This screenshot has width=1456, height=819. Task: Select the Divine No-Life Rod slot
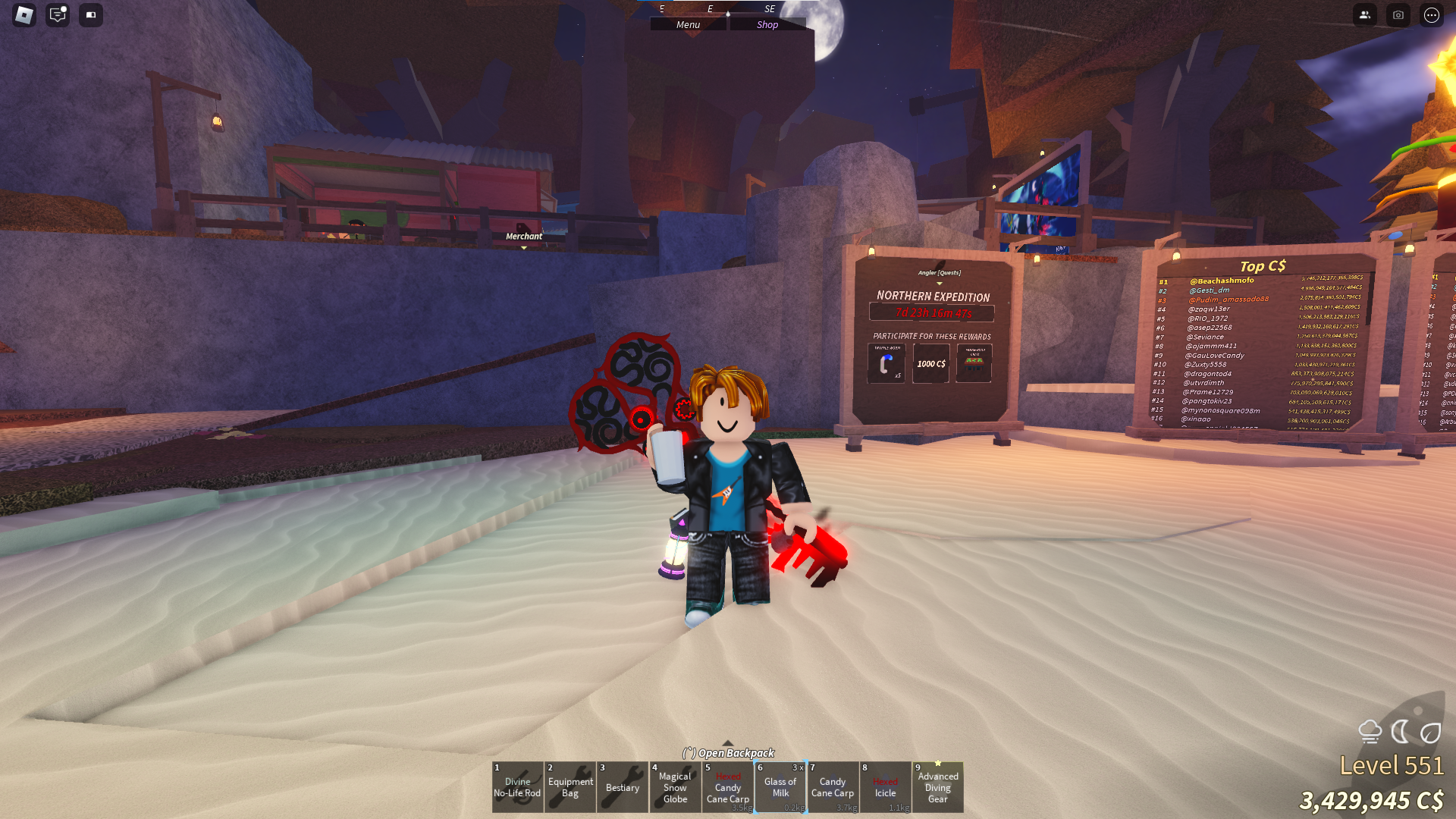[x=517, y=787]
